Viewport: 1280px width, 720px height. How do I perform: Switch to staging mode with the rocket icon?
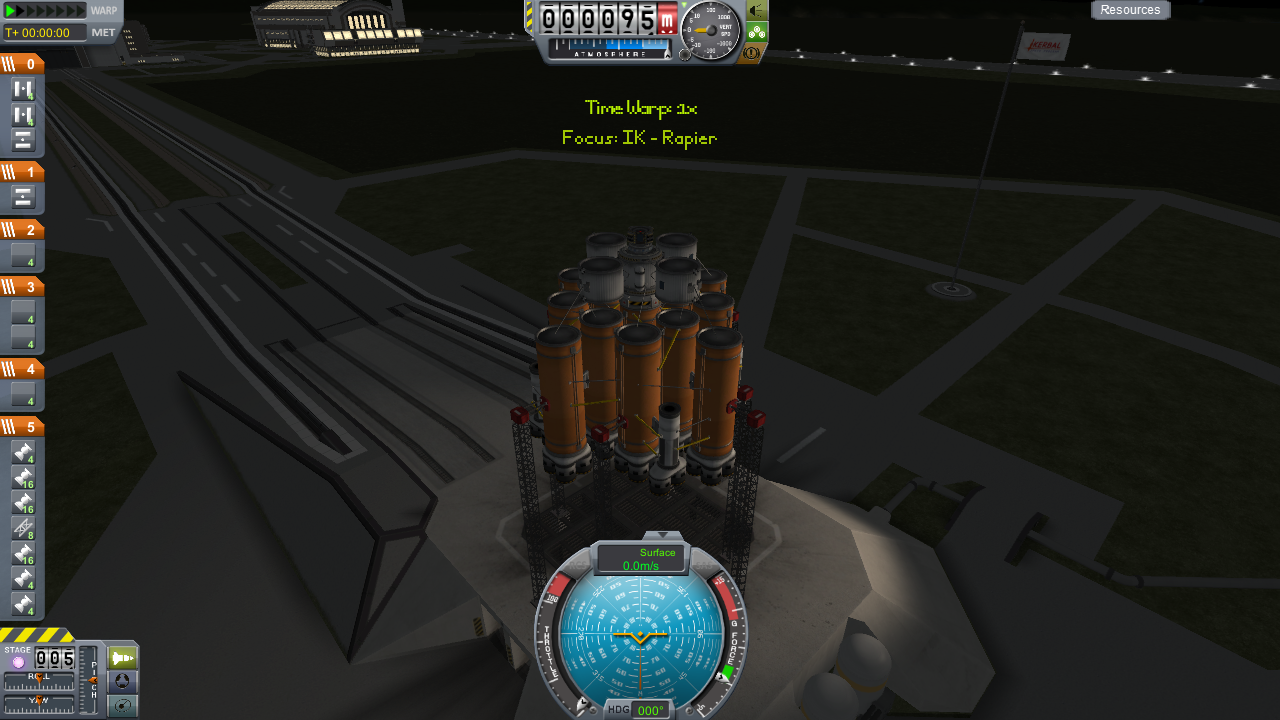click(122, 658)
